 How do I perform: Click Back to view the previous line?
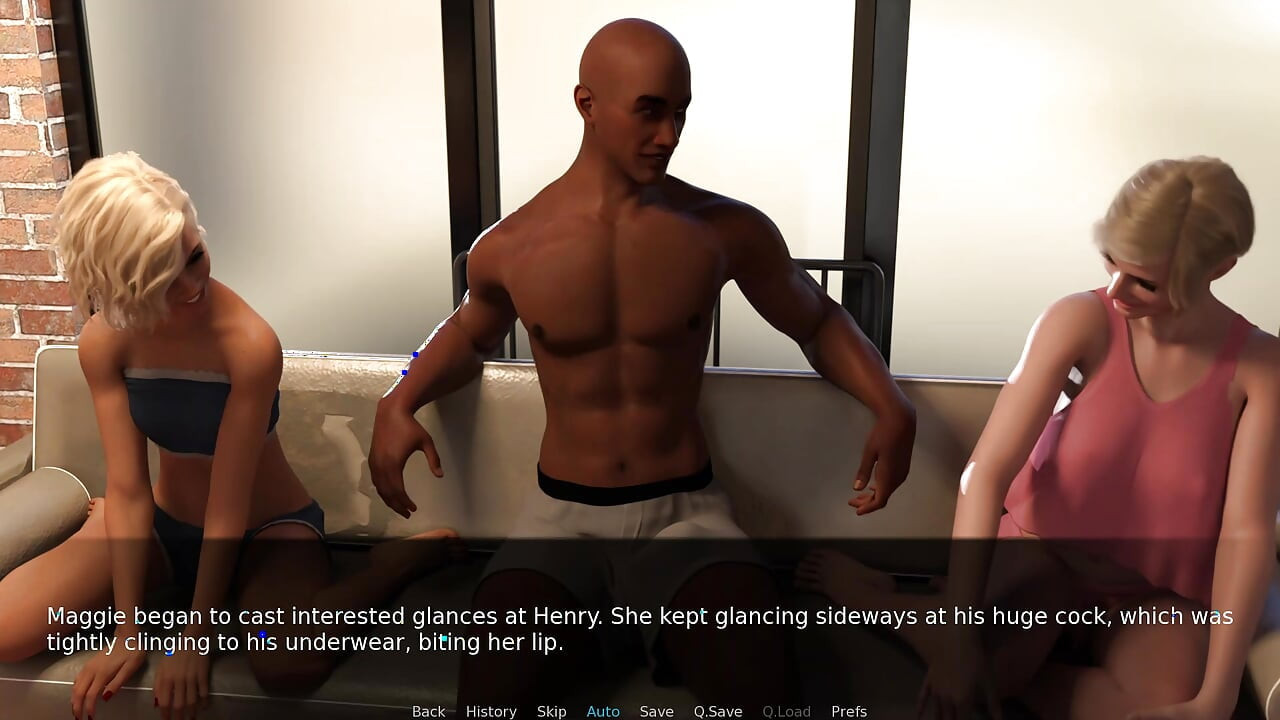point(428,711)
